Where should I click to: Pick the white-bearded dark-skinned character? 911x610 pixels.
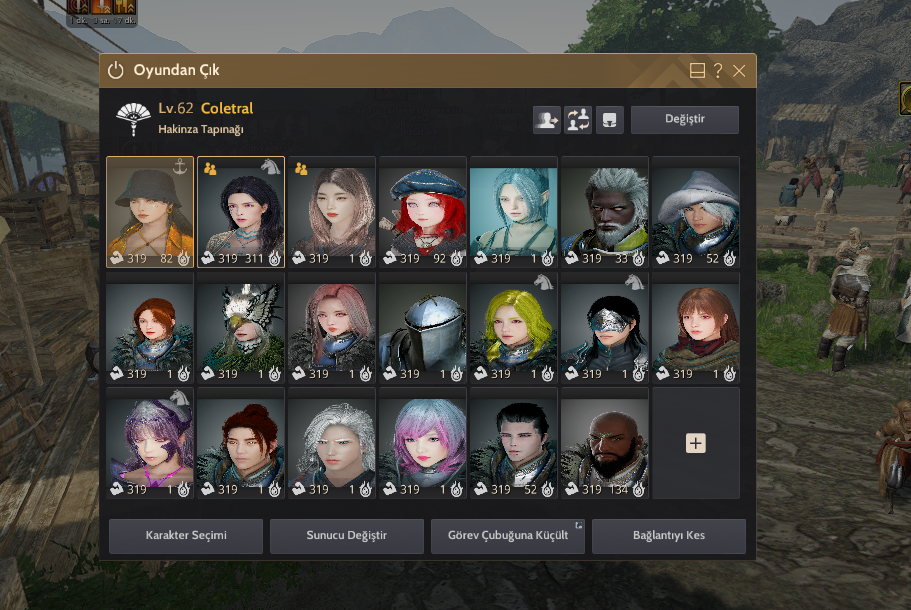click(604, 212)
